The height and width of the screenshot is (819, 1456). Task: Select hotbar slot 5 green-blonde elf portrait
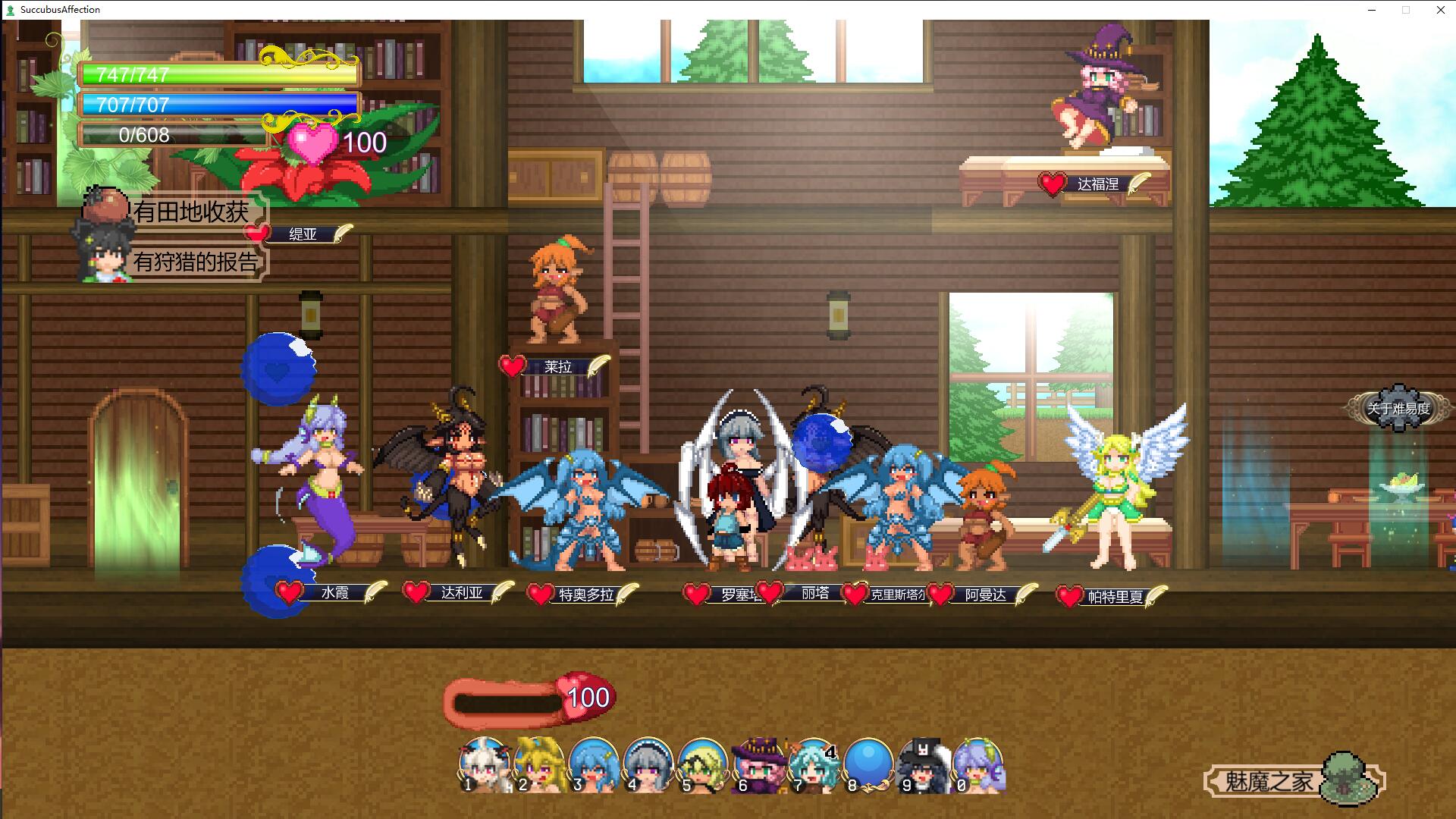(703, 765)
